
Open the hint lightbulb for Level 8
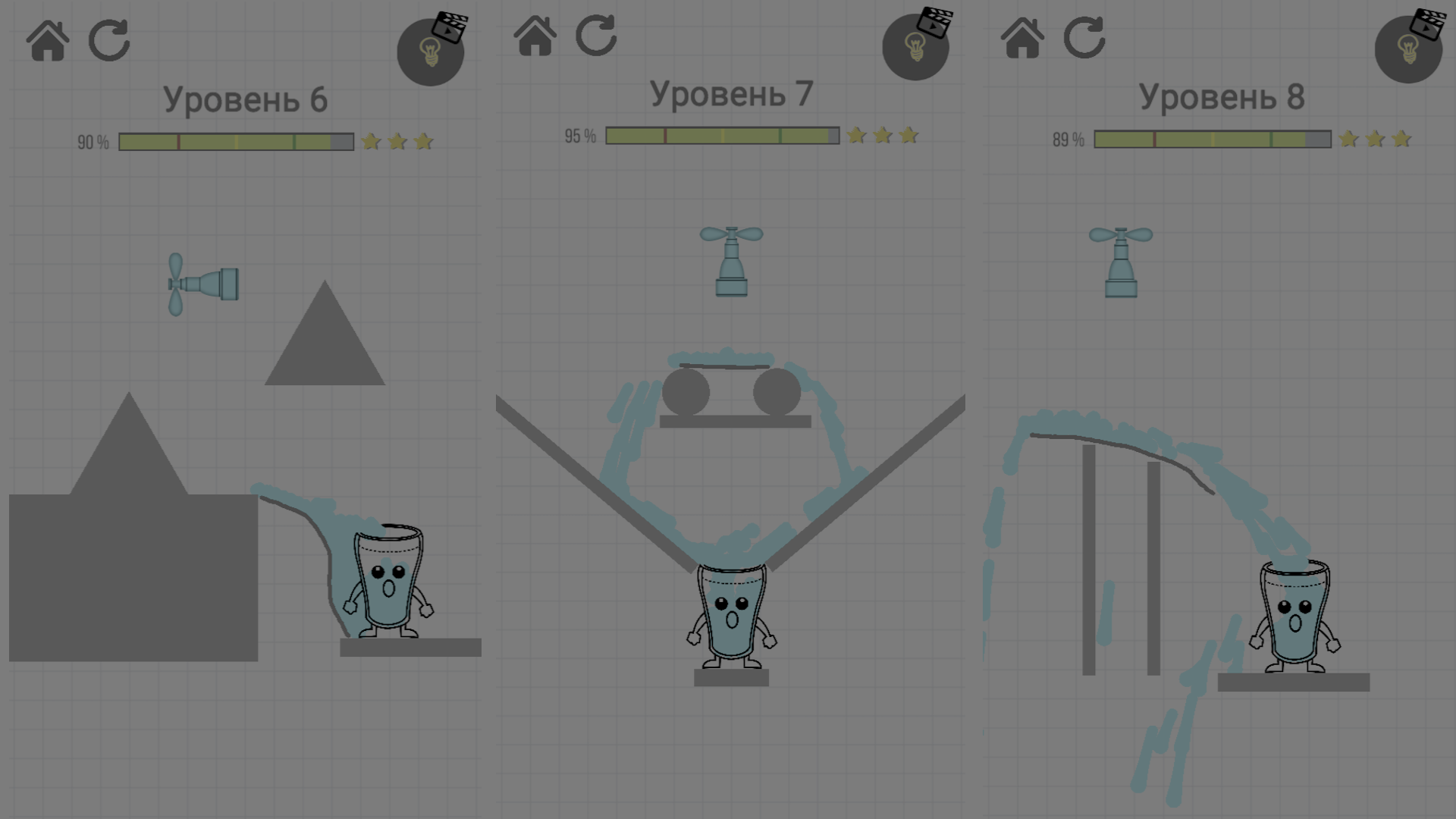[1407, 49]
